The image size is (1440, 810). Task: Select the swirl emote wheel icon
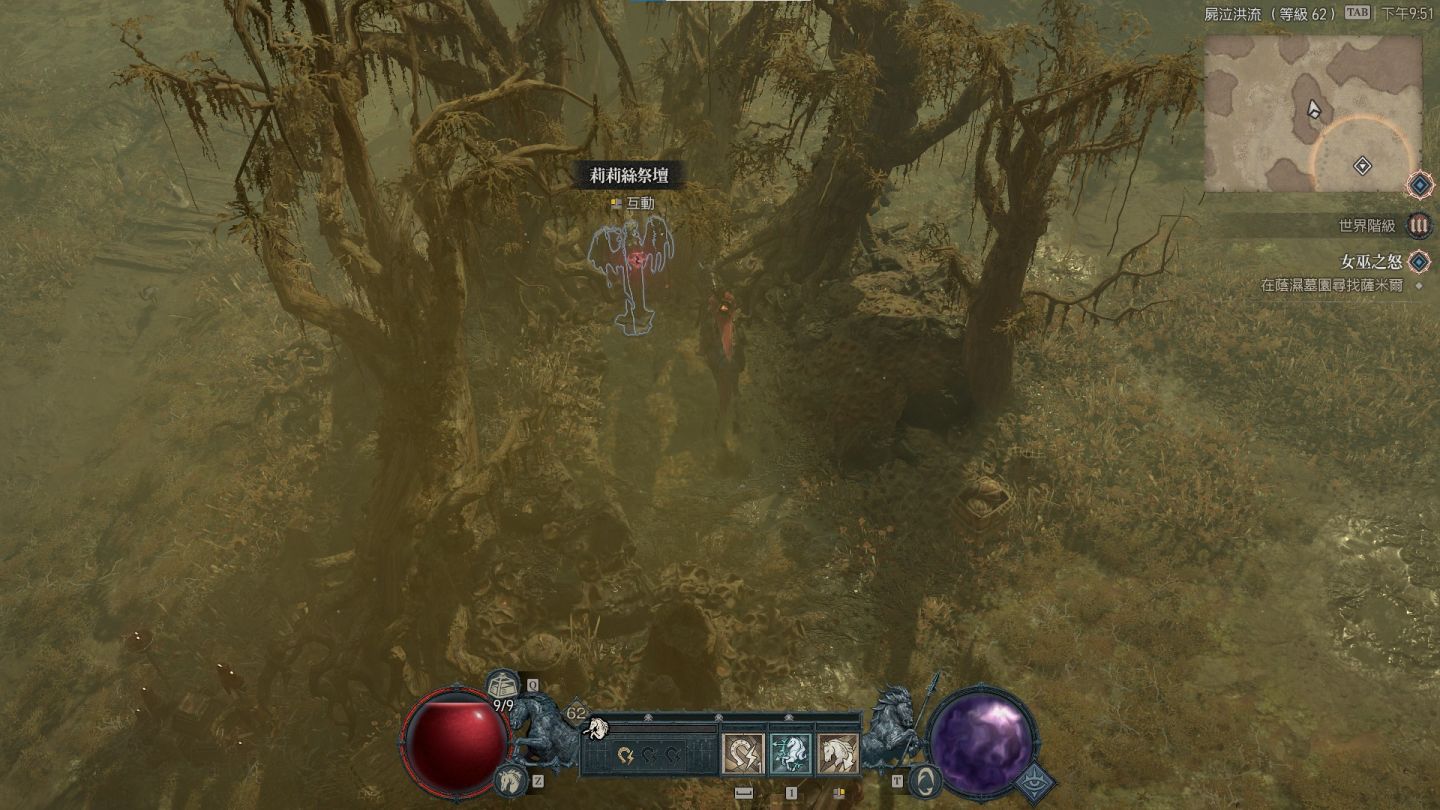[927, 780]
